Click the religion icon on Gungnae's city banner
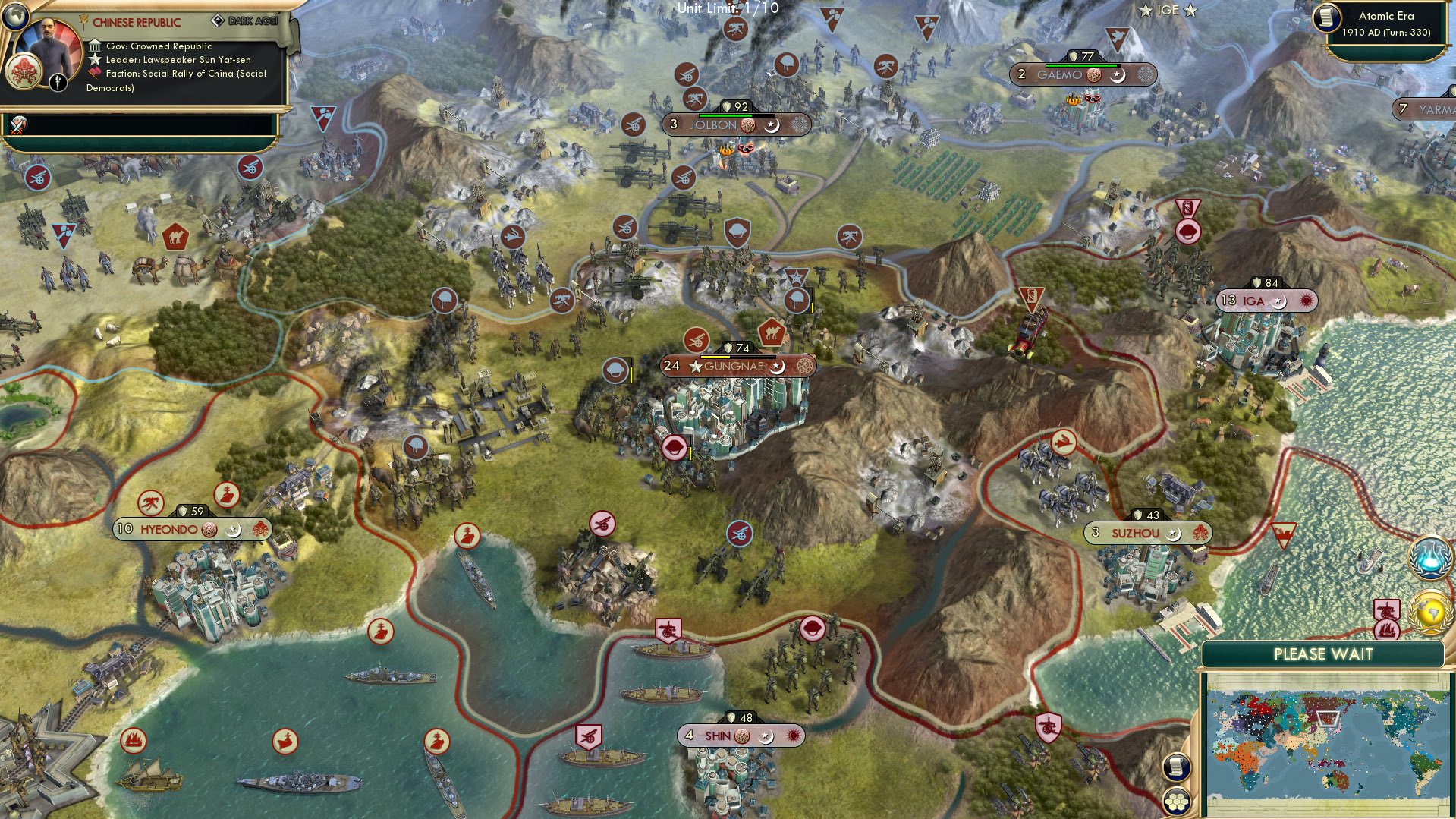Screen dimensions: 1456x819 pos(806,367)
